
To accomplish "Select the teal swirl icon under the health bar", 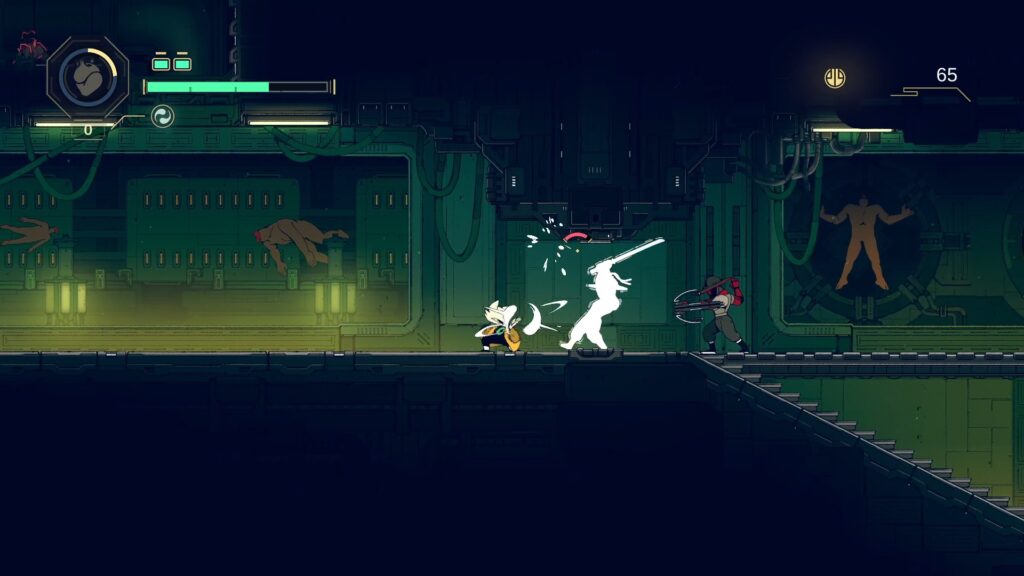I will coord(162,117).
